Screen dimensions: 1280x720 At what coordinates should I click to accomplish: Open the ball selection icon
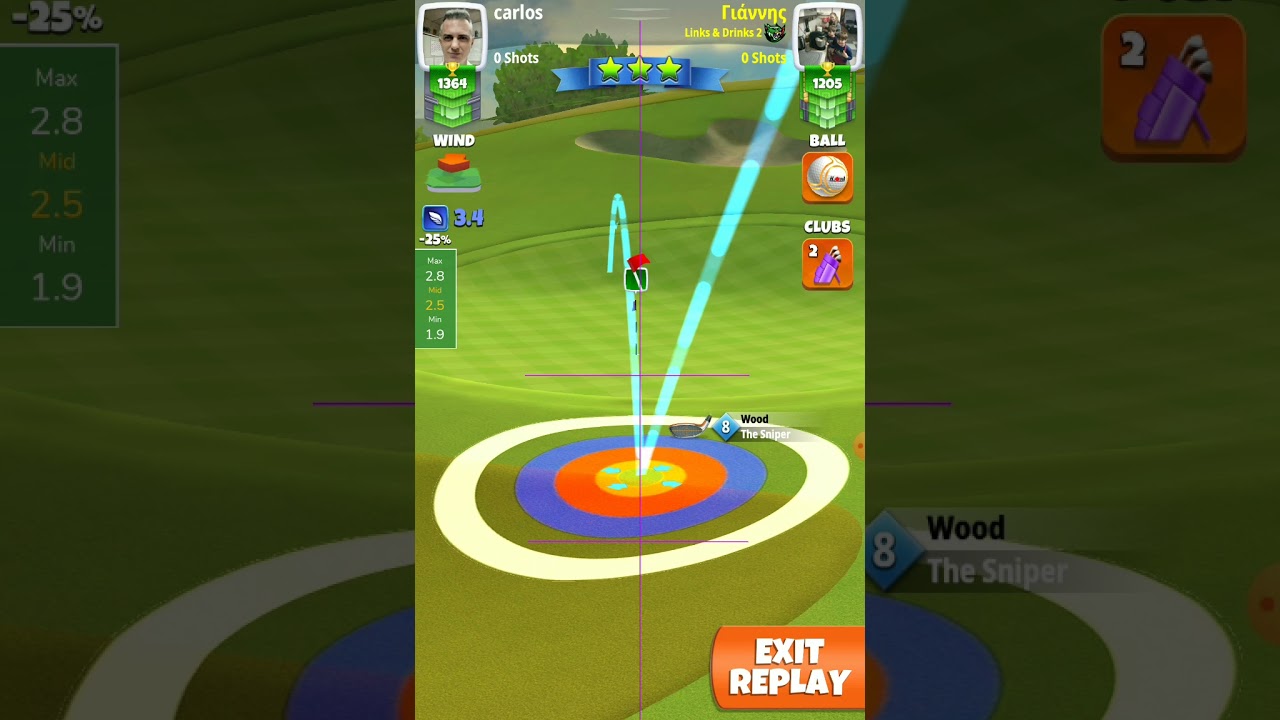click(827, 177)
